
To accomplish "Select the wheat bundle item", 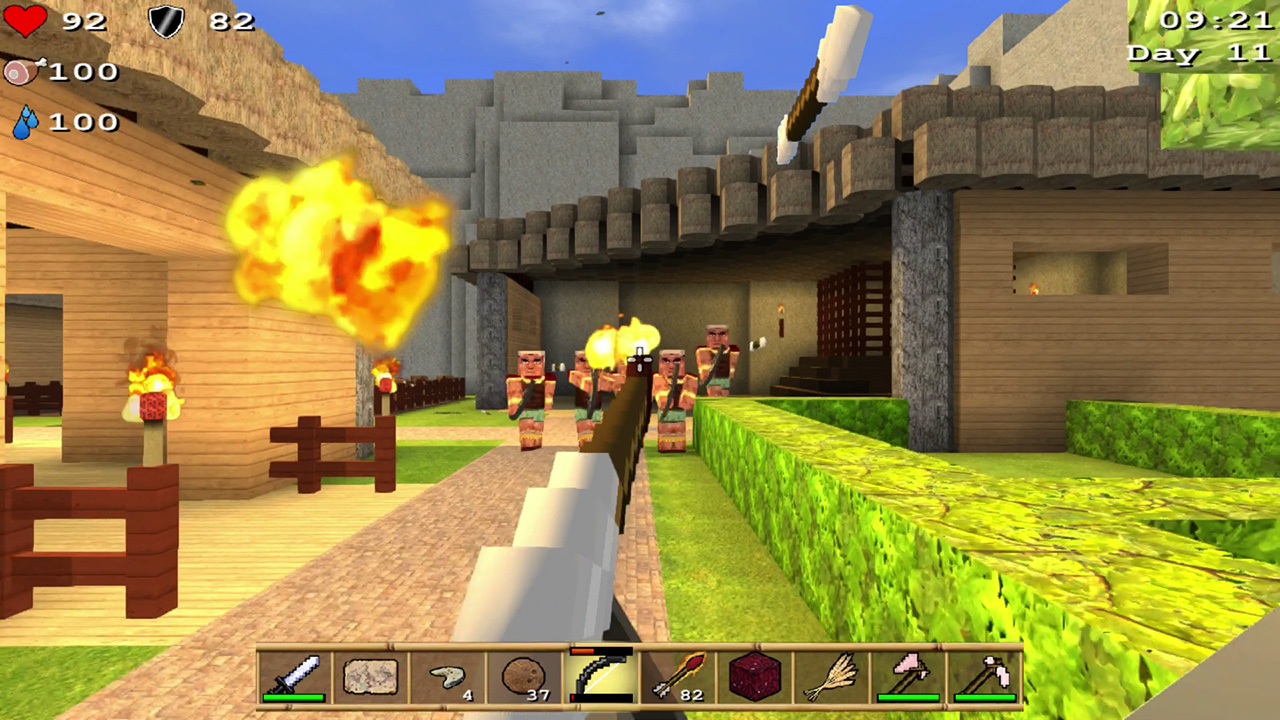I will point(829,678).
